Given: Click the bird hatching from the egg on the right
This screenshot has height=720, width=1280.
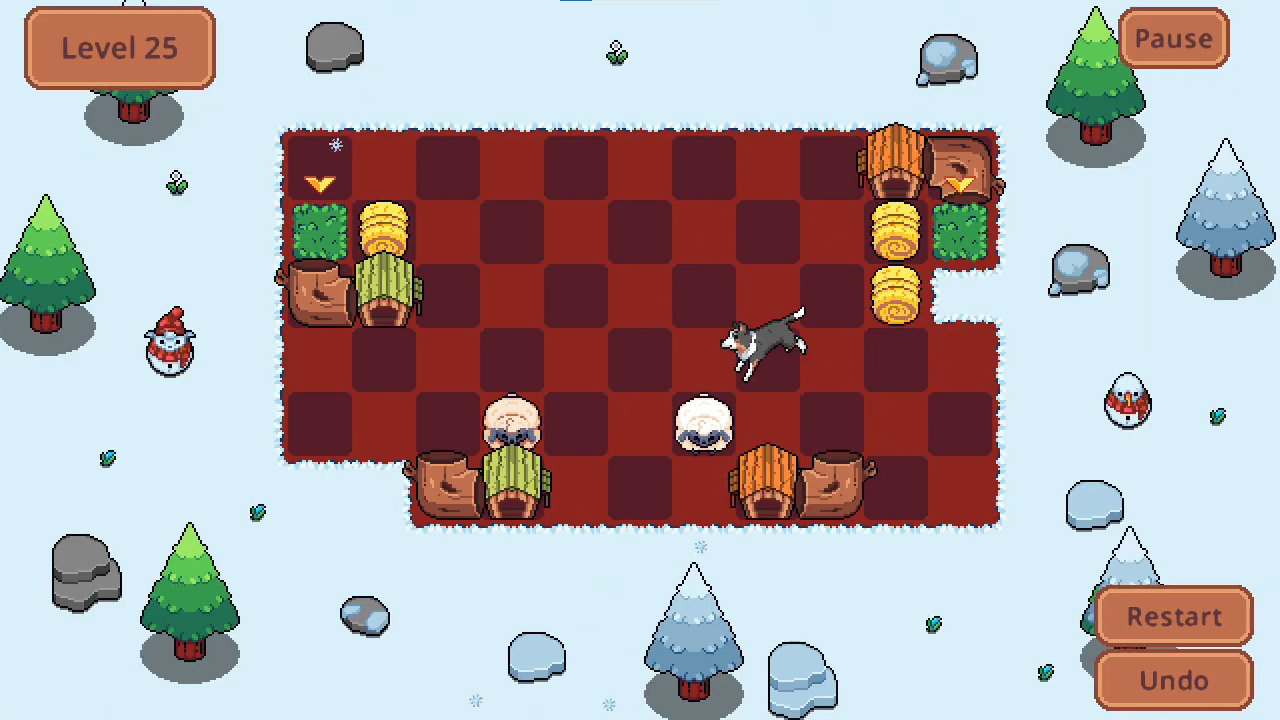Looking at the screenshot, I should coord(1128,400).
